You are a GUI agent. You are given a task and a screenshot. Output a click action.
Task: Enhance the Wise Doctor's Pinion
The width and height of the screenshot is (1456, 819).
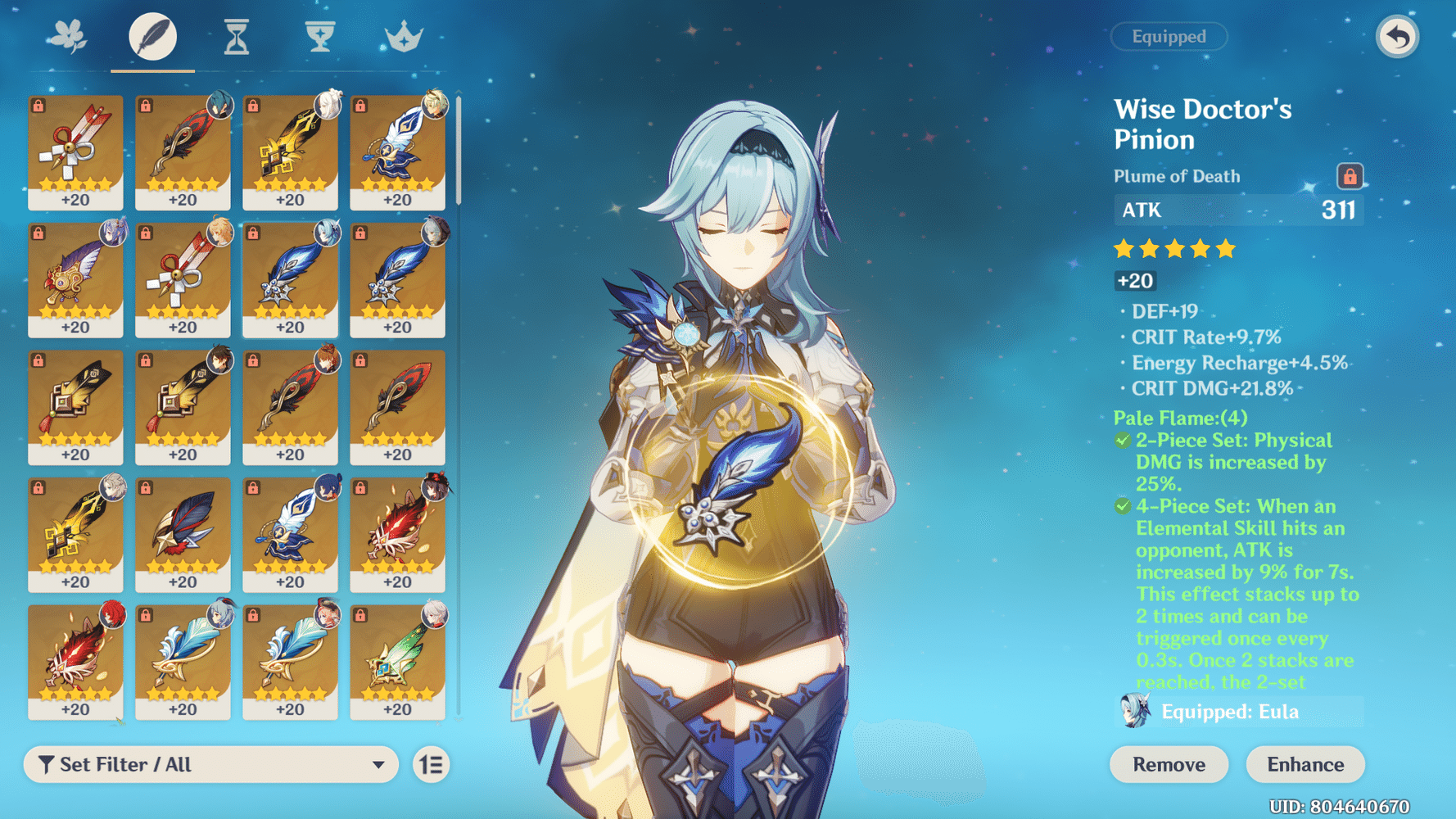1305,764
